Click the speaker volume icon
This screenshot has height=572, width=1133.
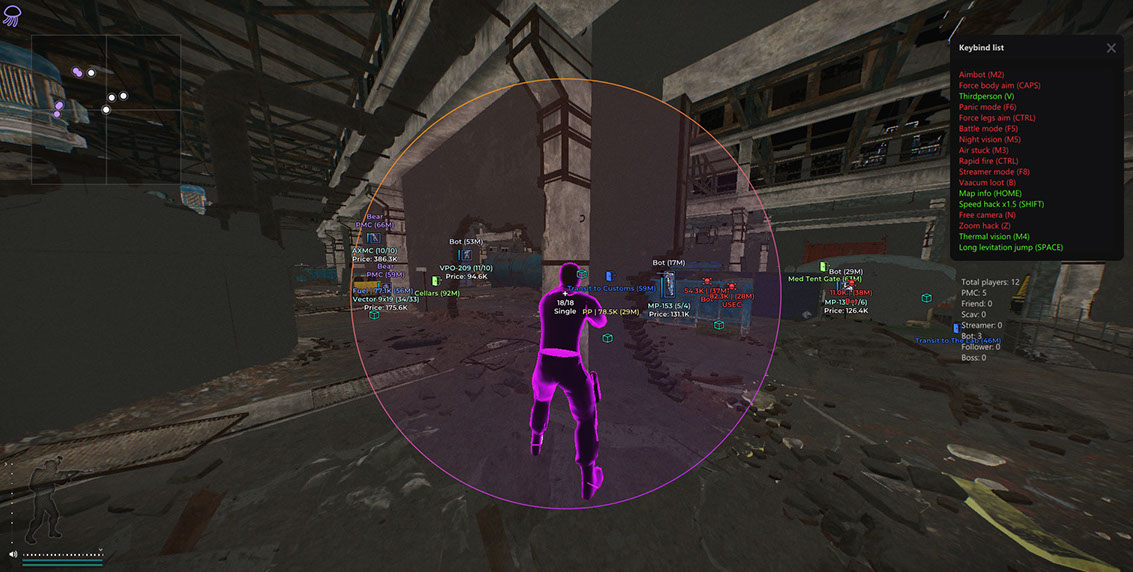13,553
